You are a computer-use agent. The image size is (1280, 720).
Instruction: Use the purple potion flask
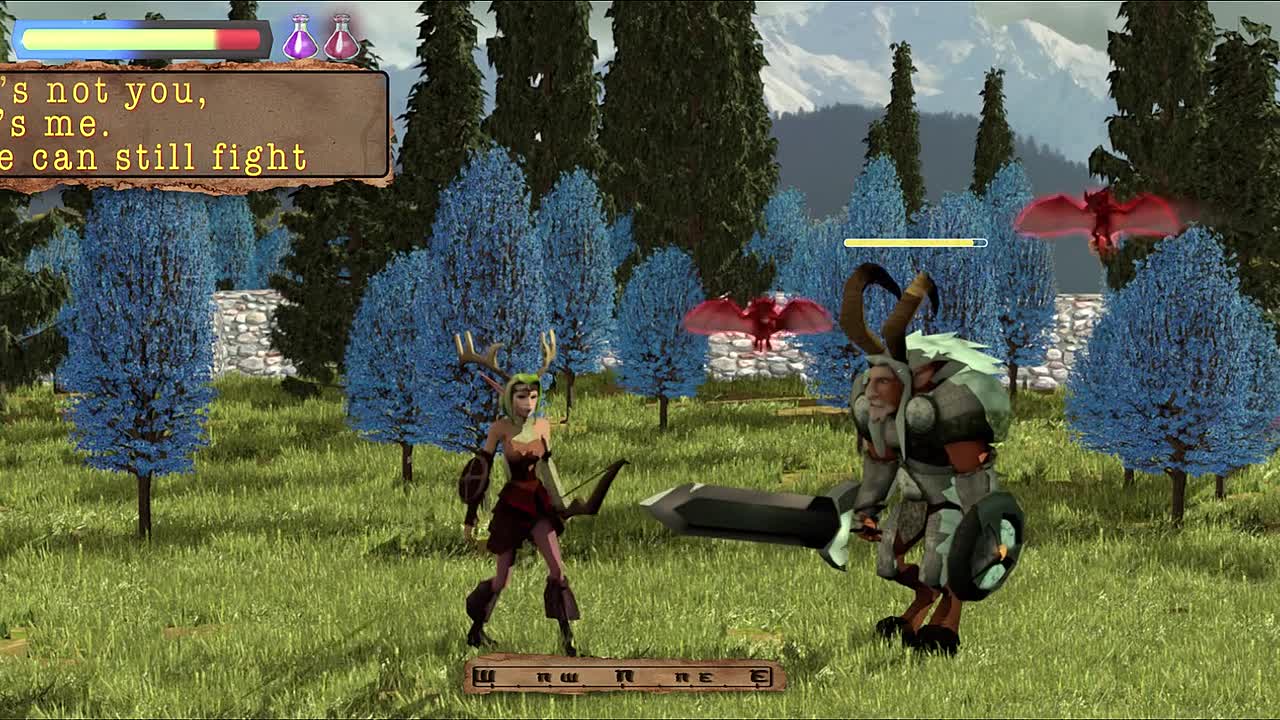click(x=300, y=40)
